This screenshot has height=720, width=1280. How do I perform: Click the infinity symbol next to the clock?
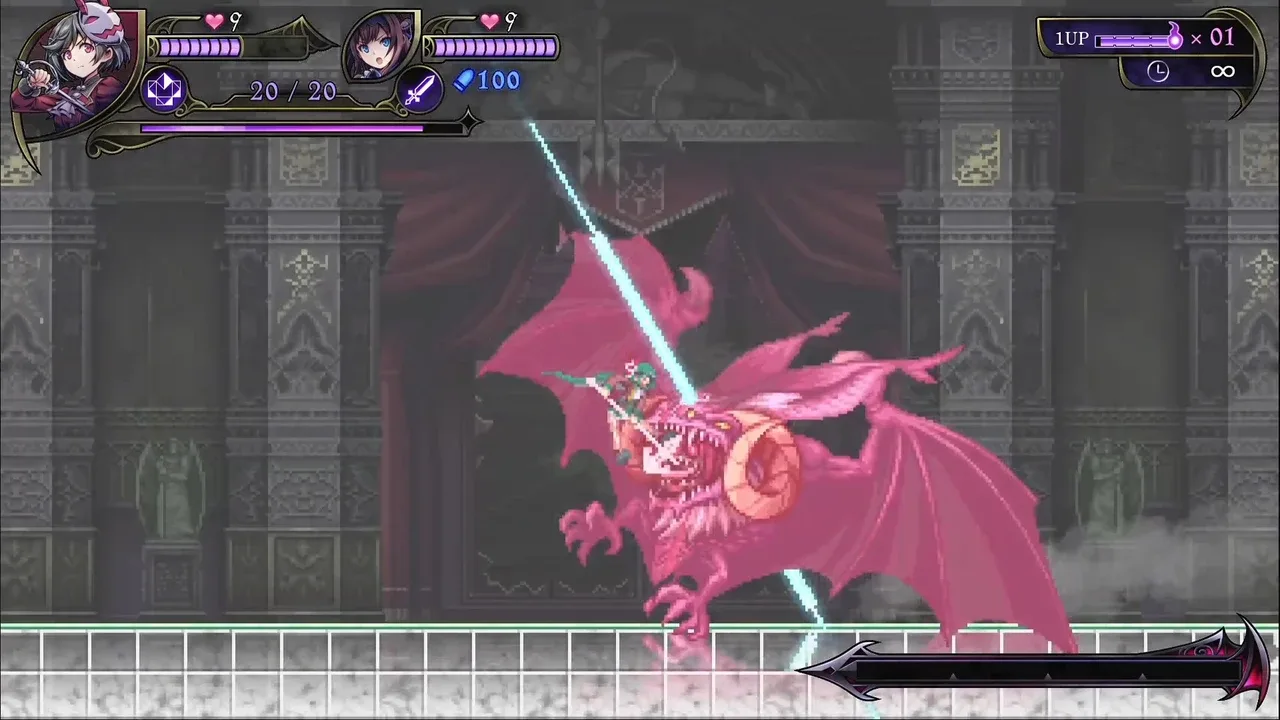(x=1222, y=70)
